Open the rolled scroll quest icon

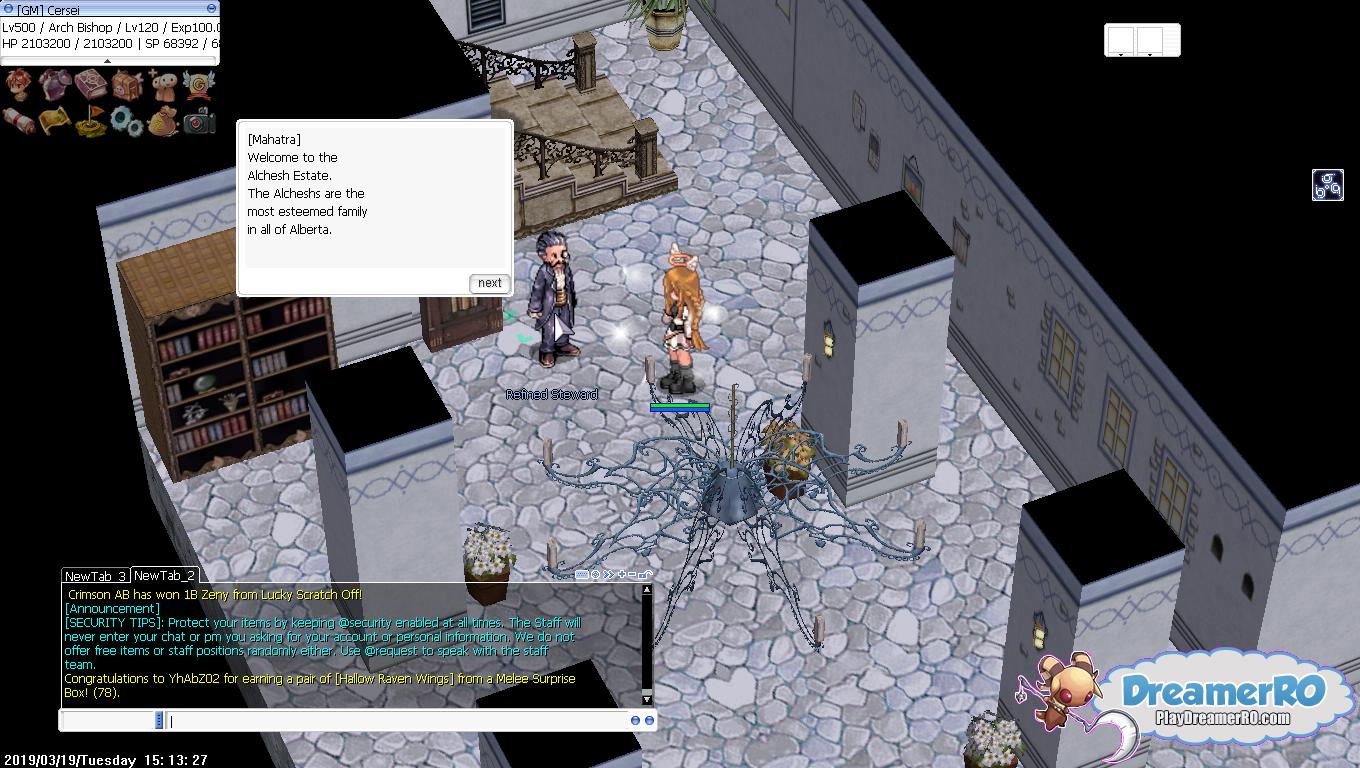(18, 121)
